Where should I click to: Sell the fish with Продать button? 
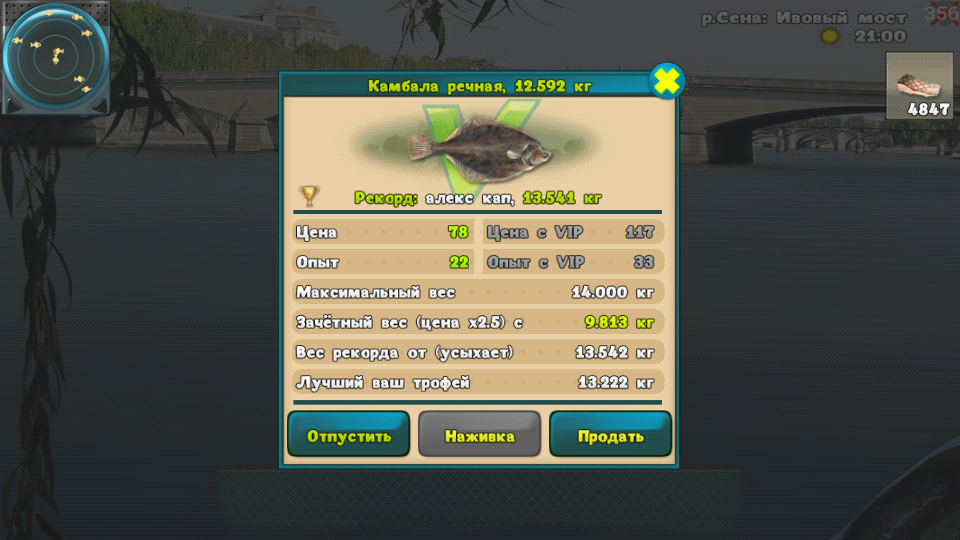coord(610,435)
